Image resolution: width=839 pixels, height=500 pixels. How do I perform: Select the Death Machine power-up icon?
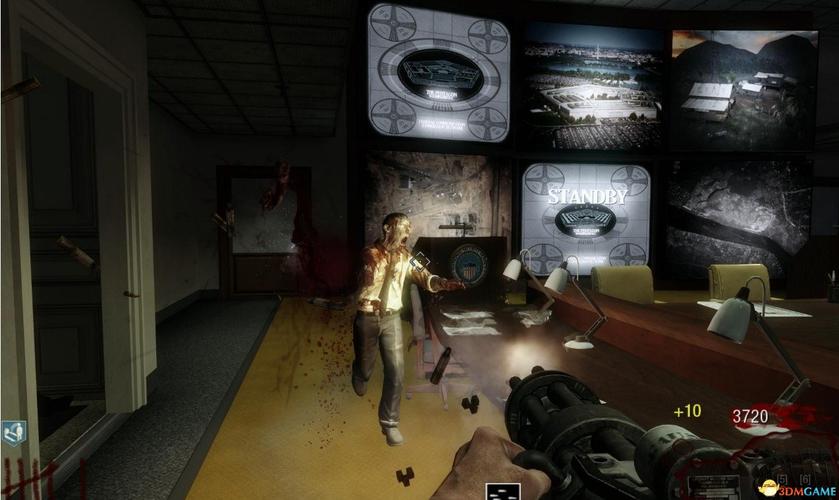502,490
